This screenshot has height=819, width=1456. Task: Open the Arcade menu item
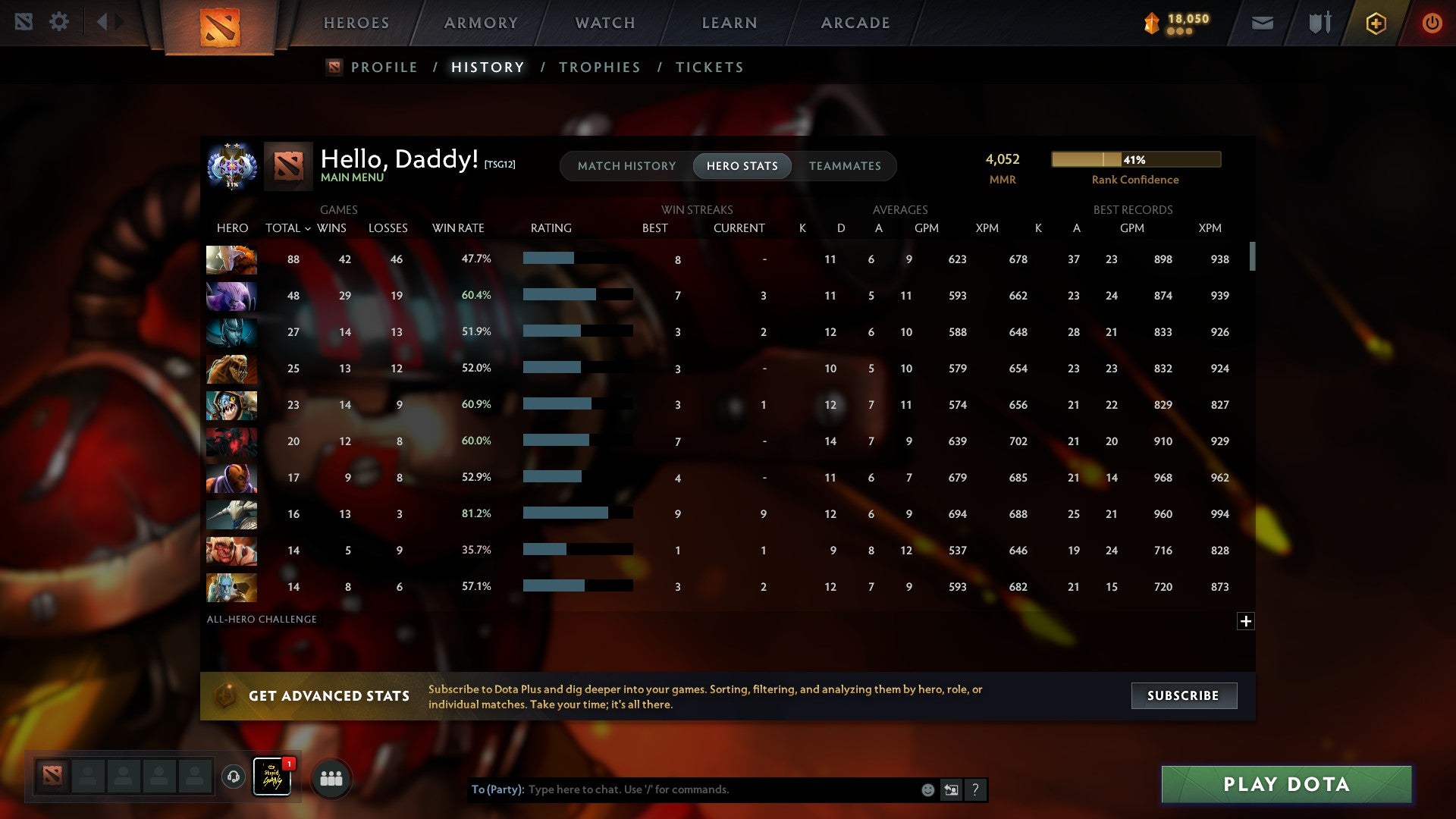[x=855, y=23]
